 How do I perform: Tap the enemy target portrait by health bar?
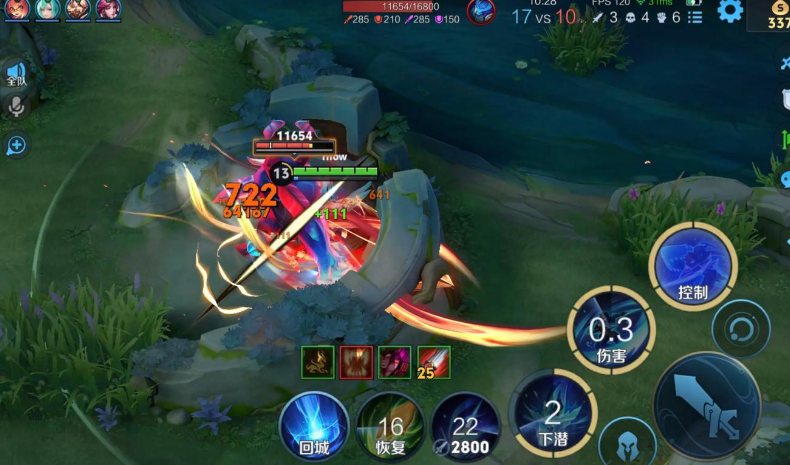(481, 11)
